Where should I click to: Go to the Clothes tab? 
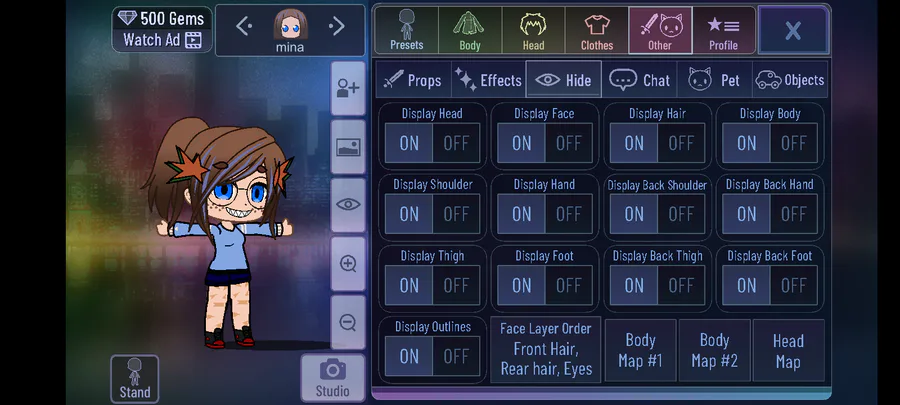pos(597,30)
